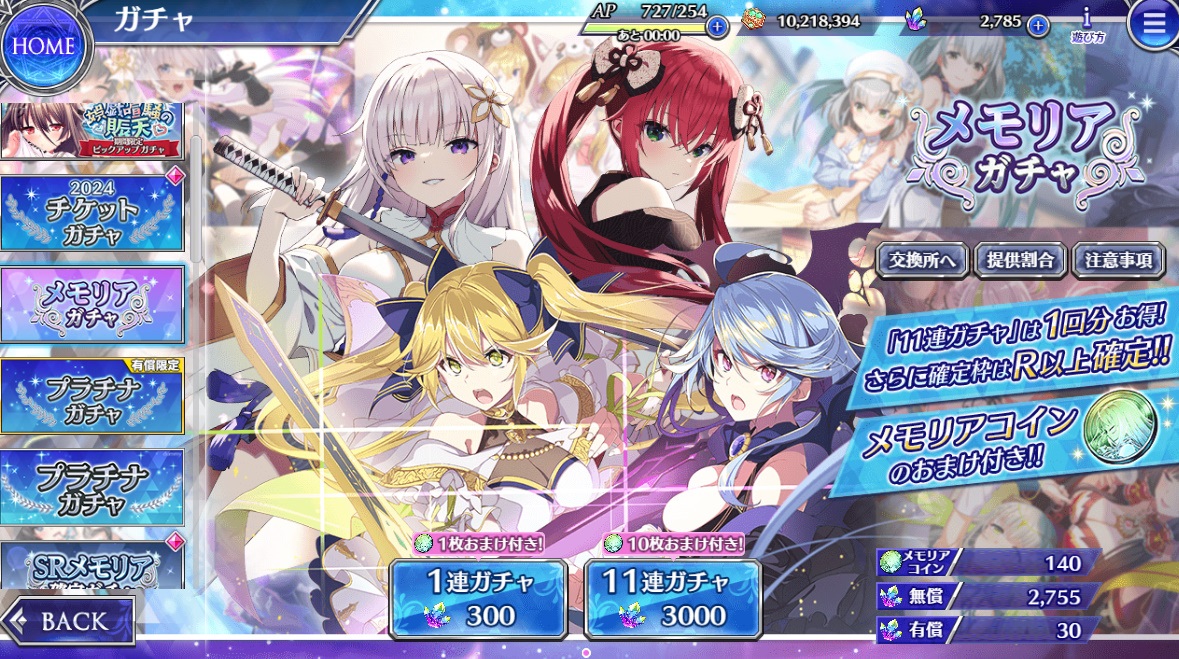
Task: Switch to the SRメモリア gacha tab
Action: pos(92,566)
